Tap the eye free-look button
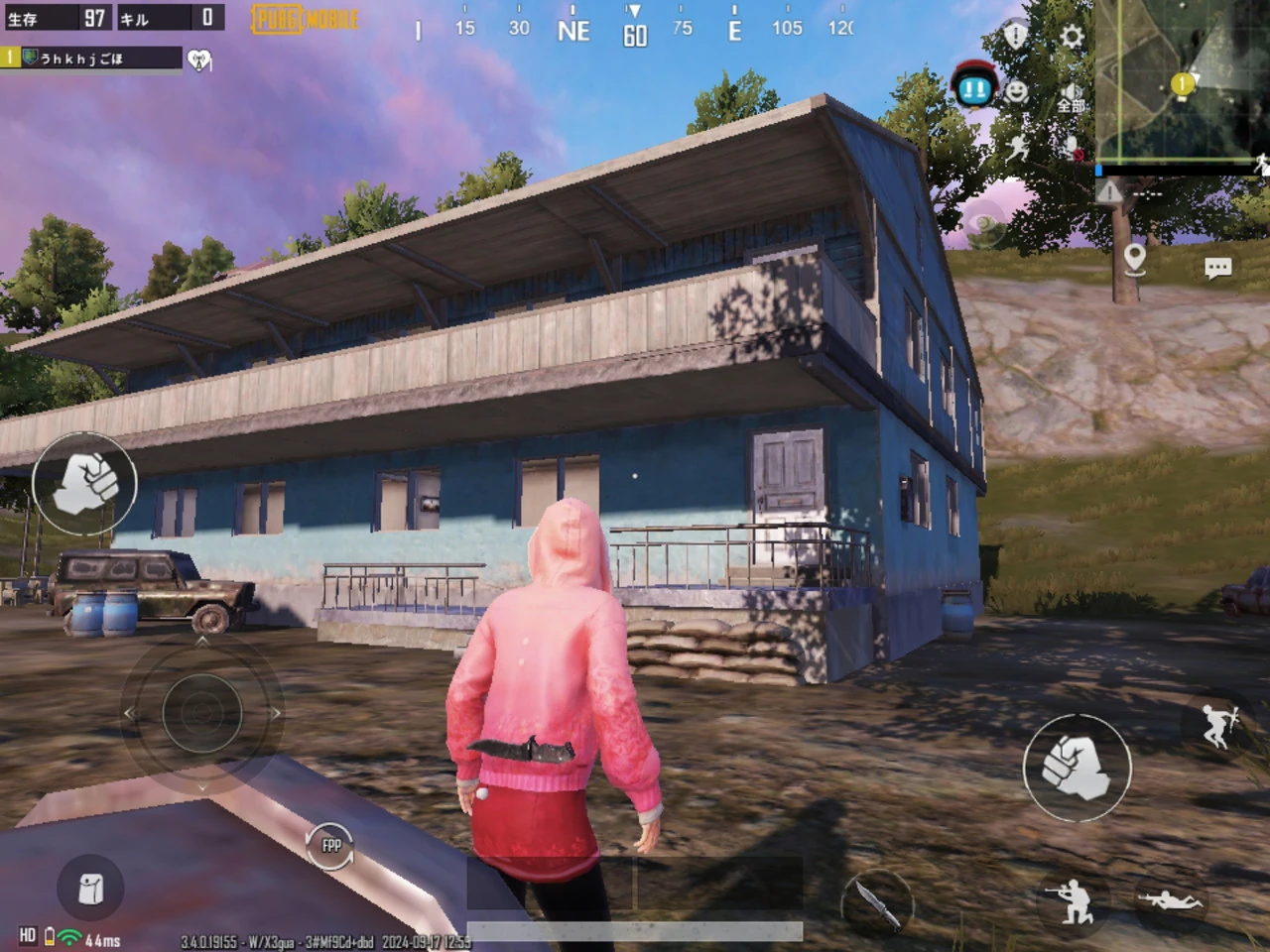 [x=982, y=228]
